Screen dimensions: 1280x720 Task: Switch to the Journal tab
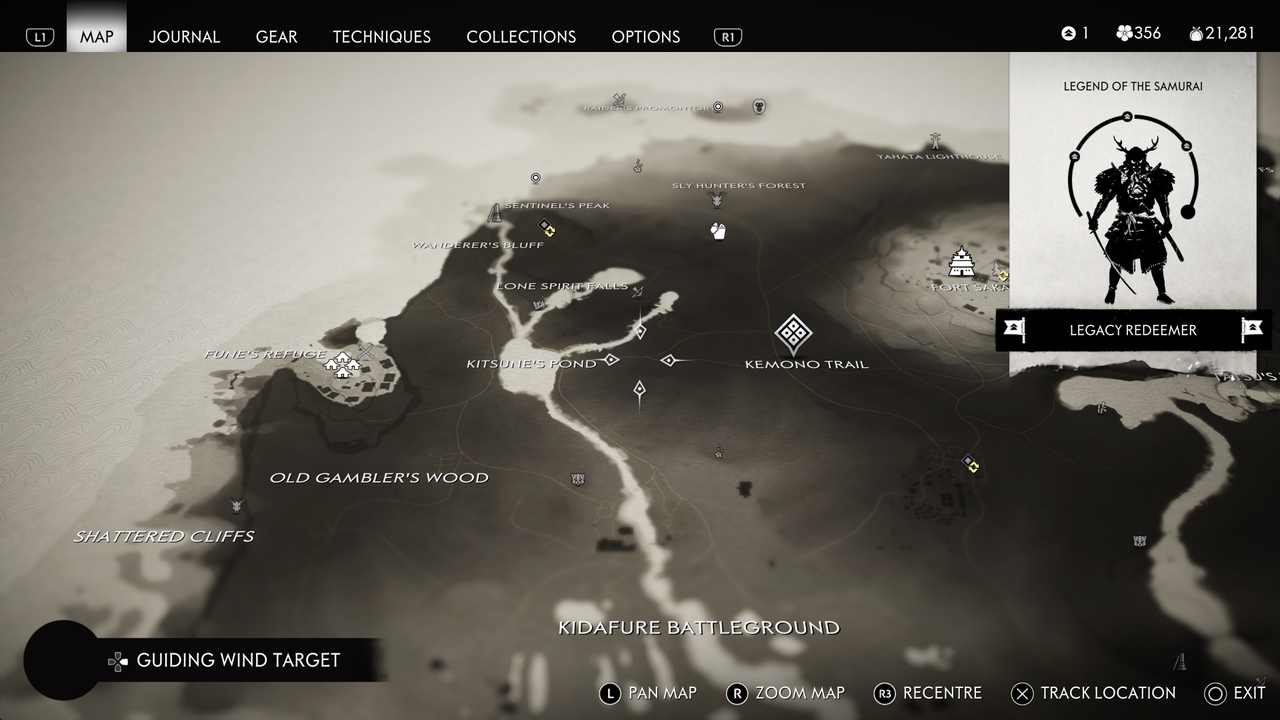[184, 37]
